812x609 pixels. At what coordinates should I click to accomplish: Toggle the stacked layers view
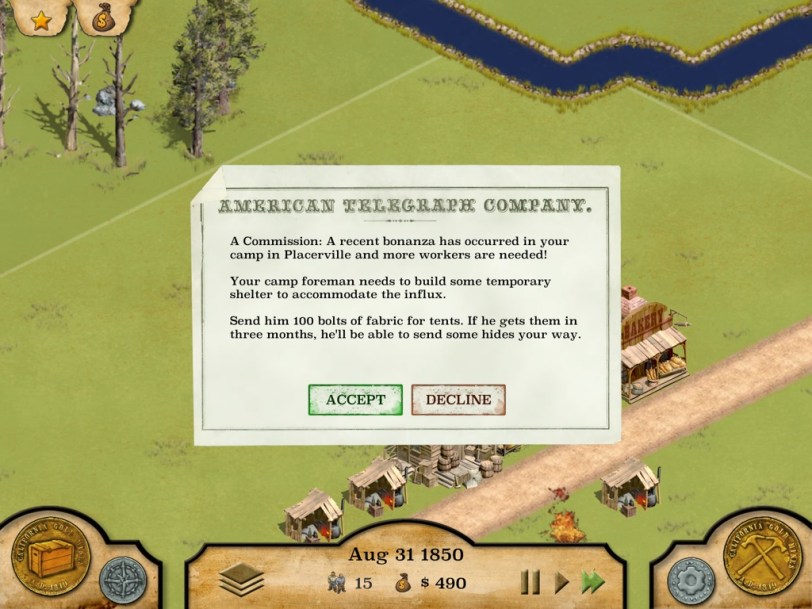241,579
